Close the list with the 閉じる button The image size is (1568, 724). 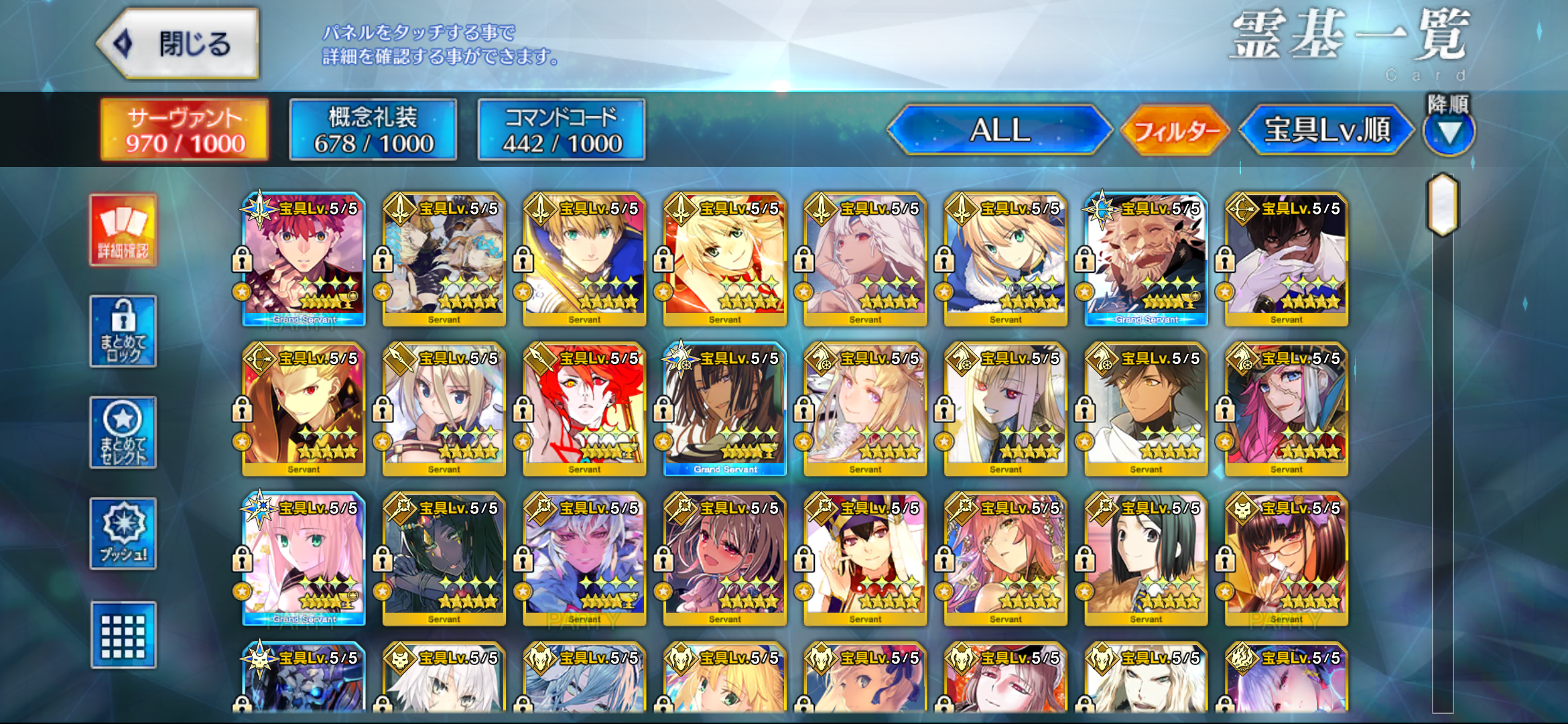(179, 44)
